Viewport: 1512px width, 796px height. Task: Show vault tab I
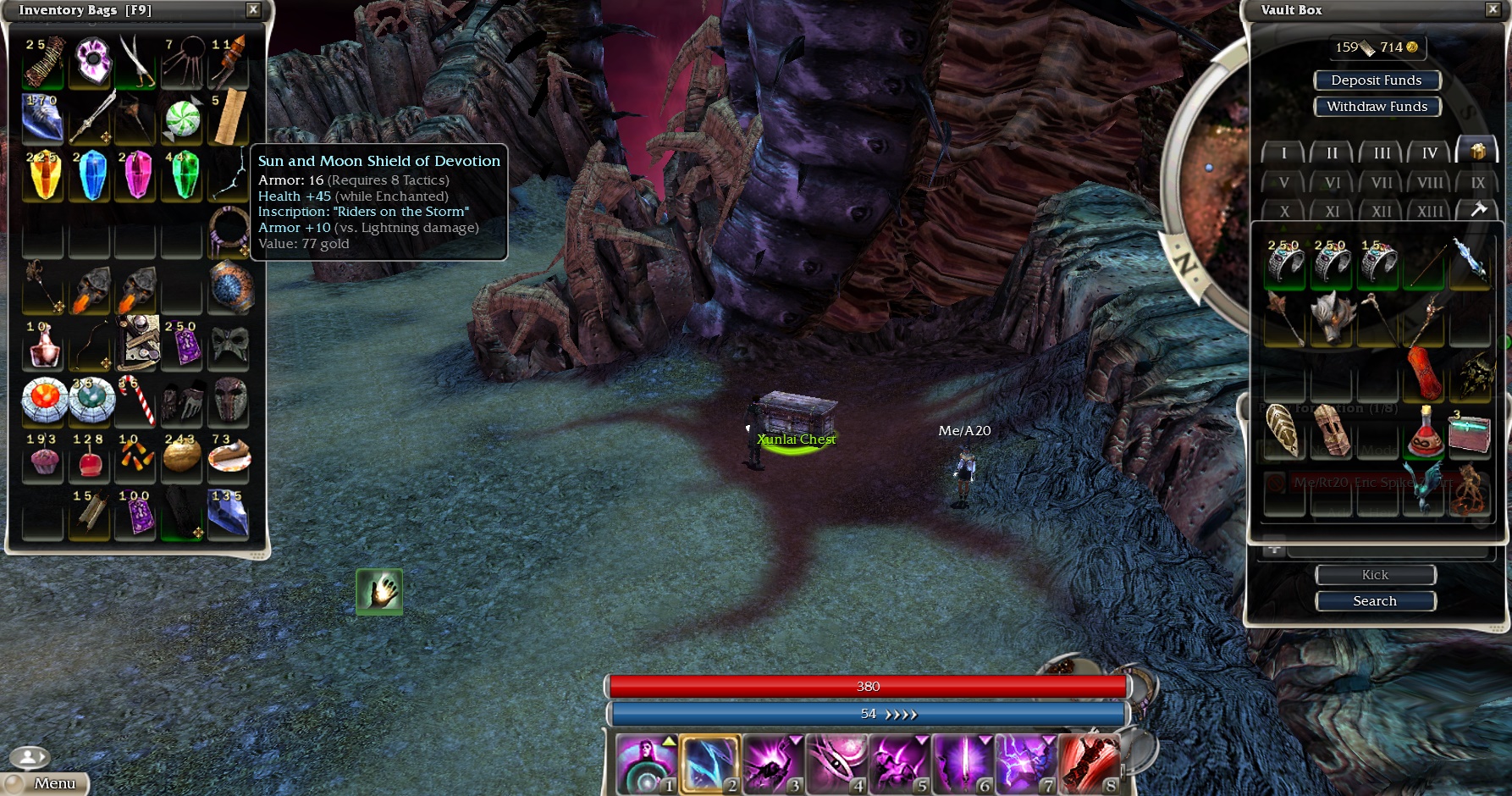pos(1283,153)
